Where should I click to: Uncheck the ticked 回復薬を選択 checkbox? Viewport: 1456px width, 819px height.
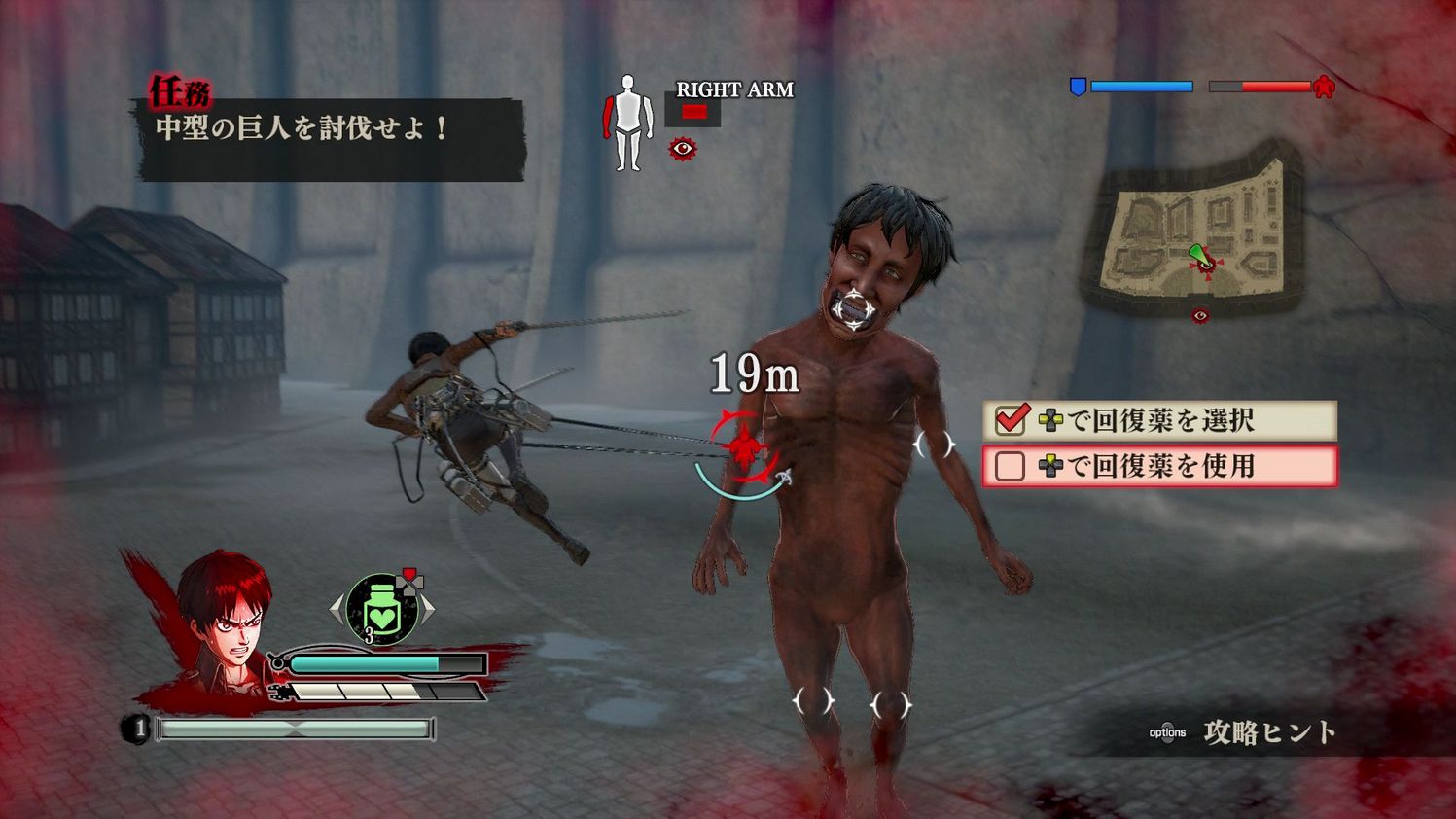[x=1012, y=420]
